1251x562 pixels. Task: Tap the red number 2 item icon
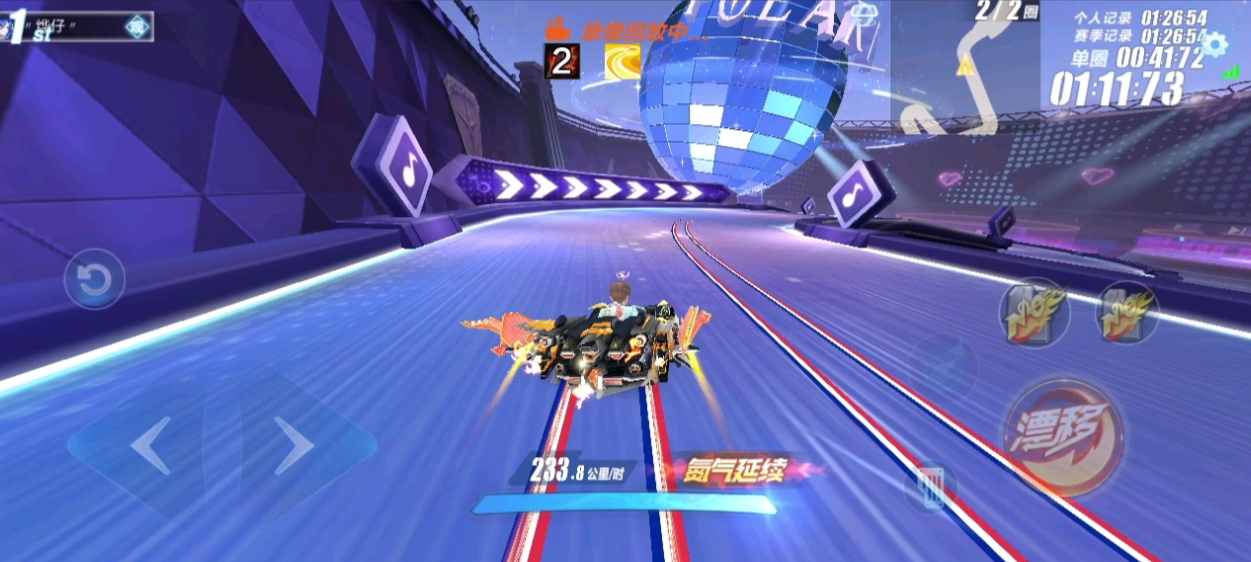point(561,62)
